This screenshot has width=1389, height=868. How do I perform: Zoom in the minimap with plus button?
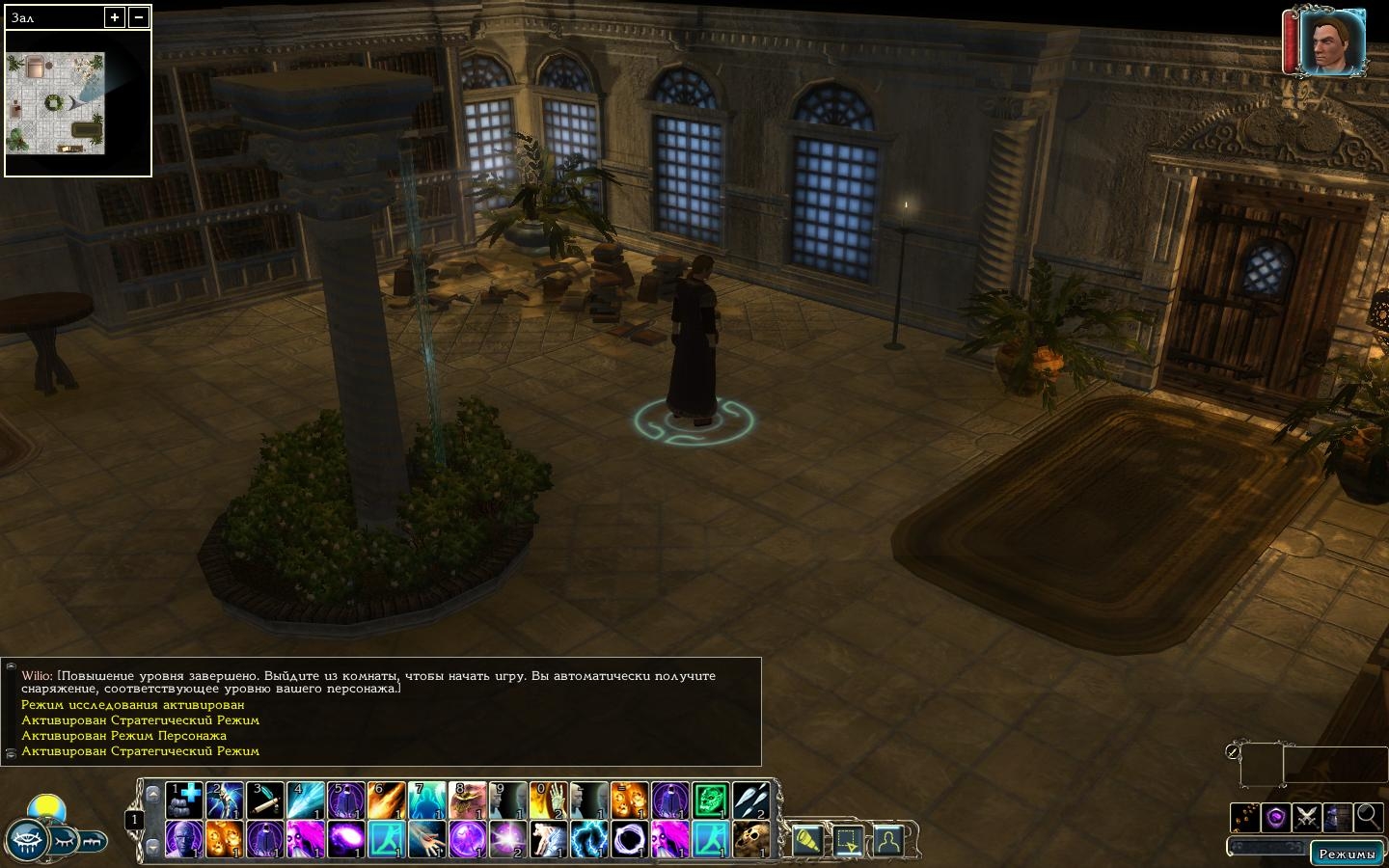[115, 17]
